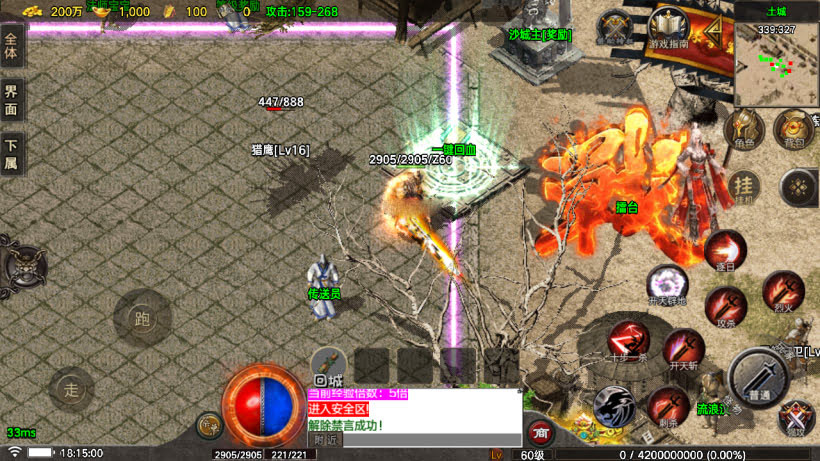This screenshot has width=820, height=461.
Task: Open the red 商 shop button
Action: [541, 431]
